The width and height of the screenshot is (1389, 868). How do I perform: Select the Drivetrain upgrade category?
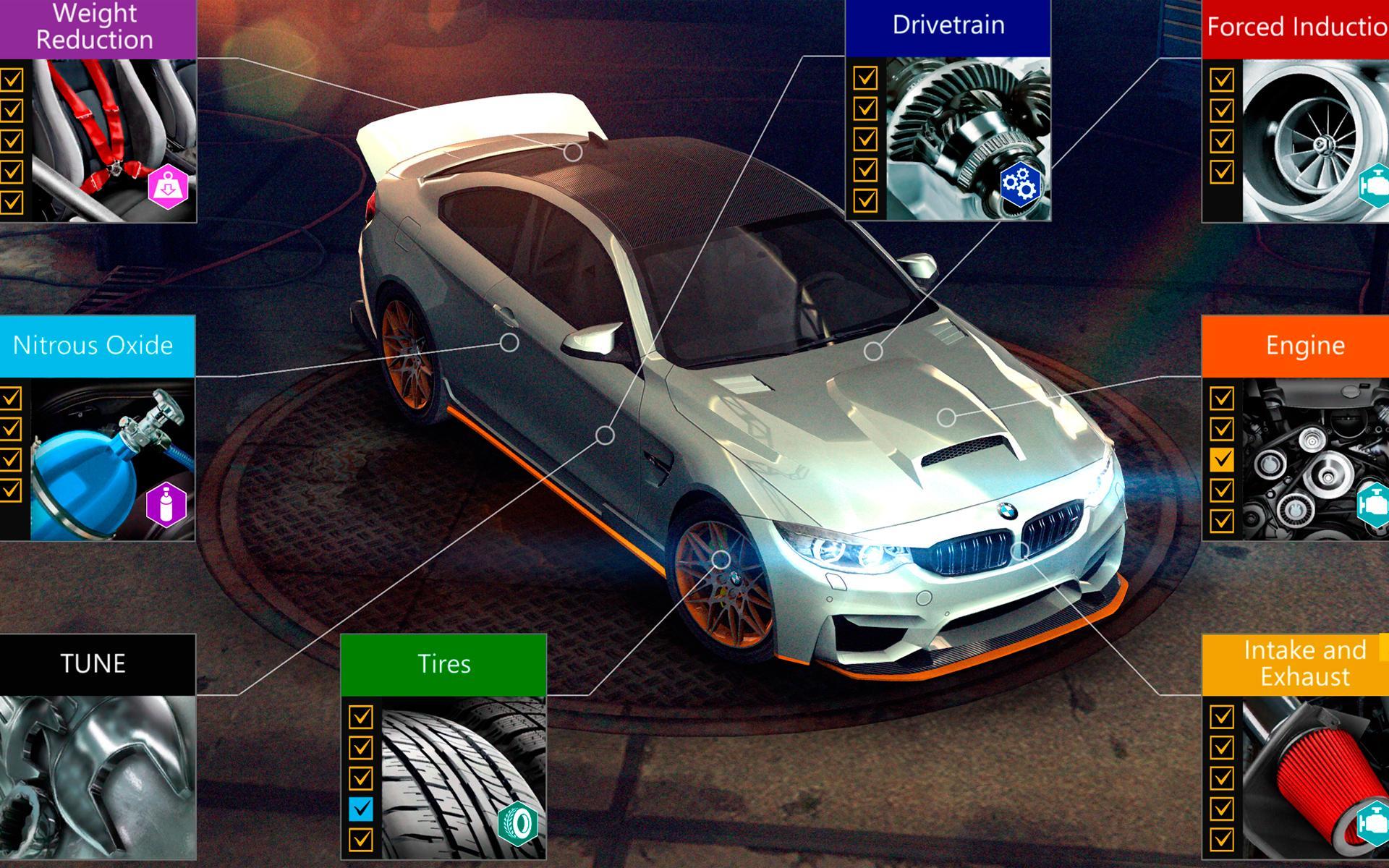pyautogui.click(x=948, y=26)
